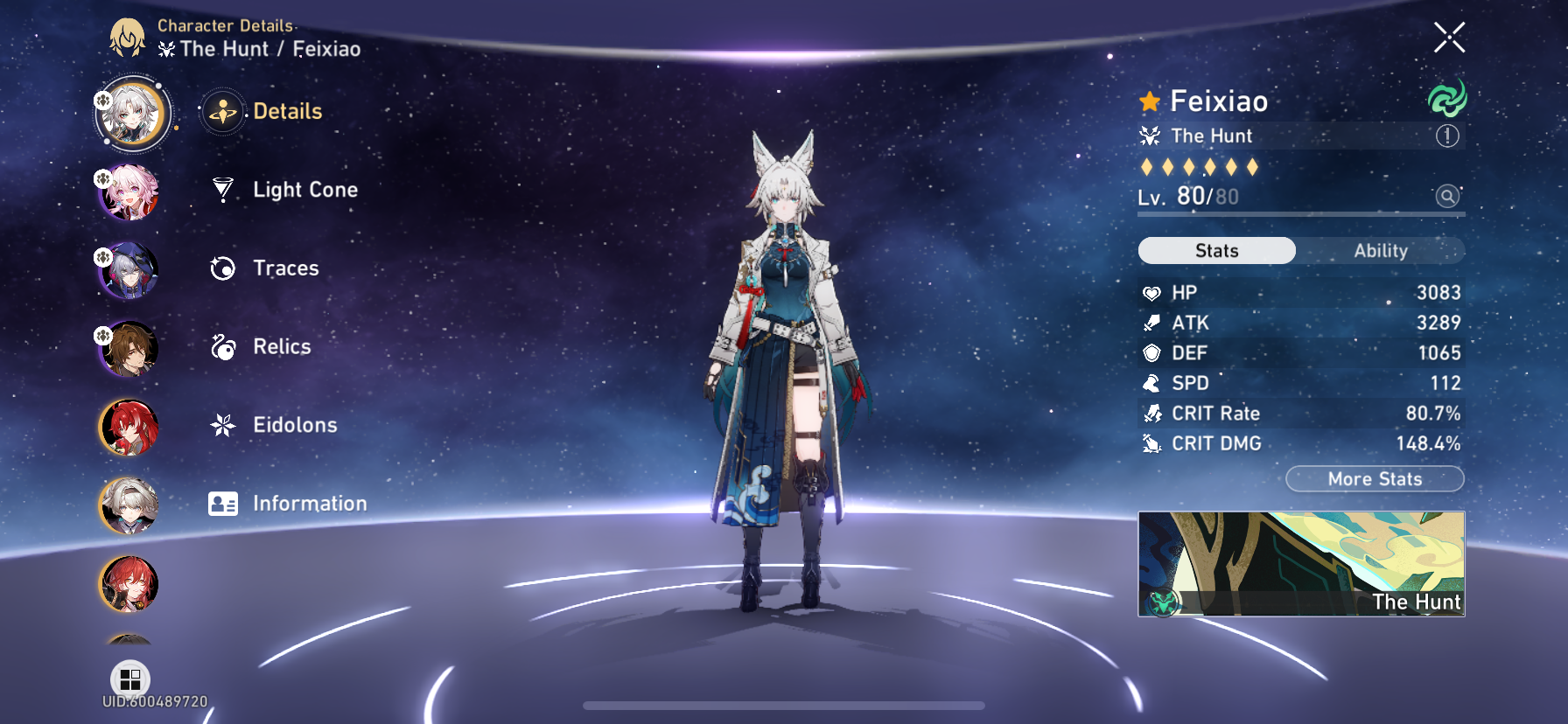Switch to the Ability tab
The image size is (1568, 724).
(x=1381, y=251)
